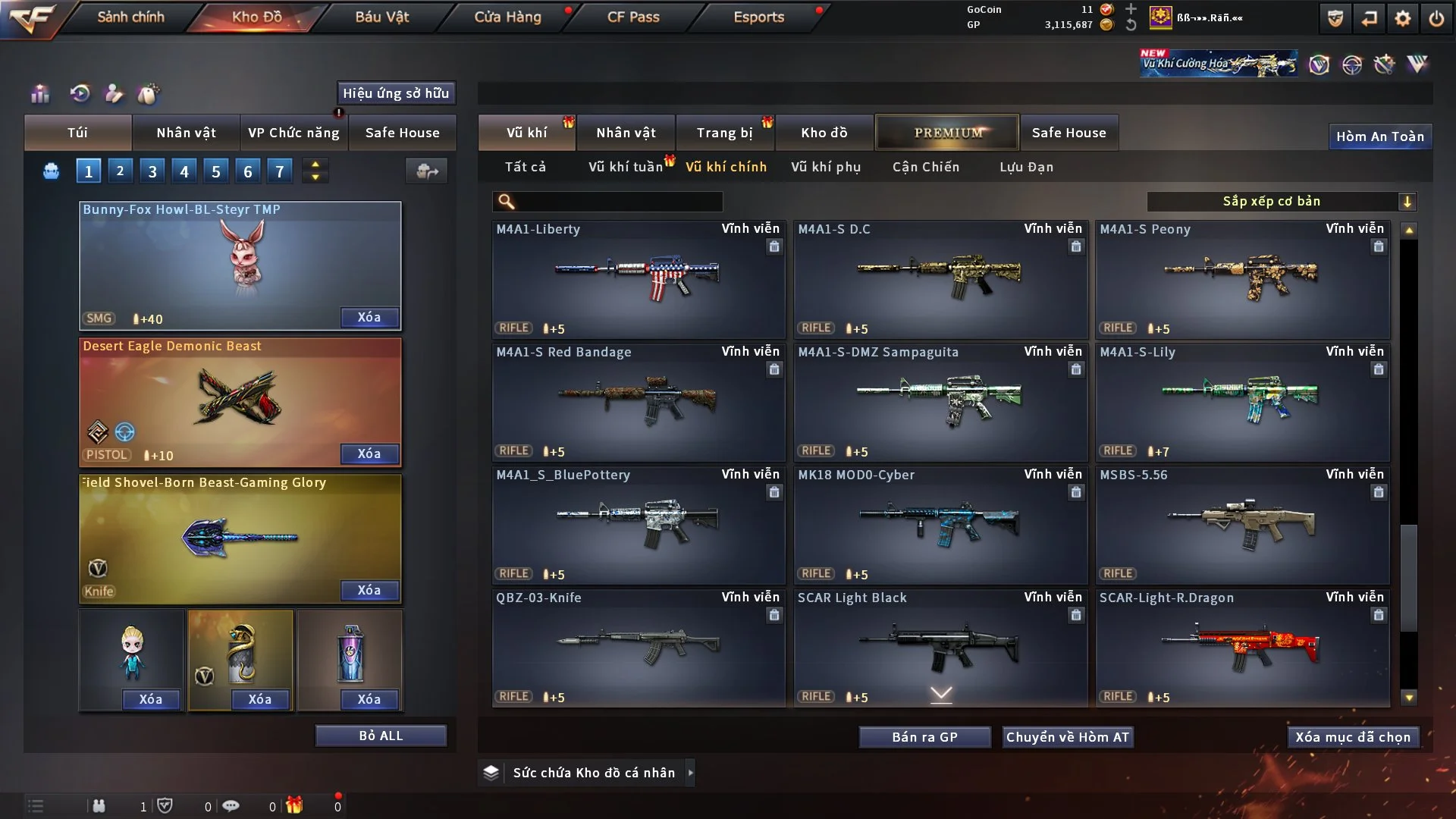Screen dimensions: 1456x819
Task: Filter by Vũ khí phụ weapons
Action: pos(826,167)
